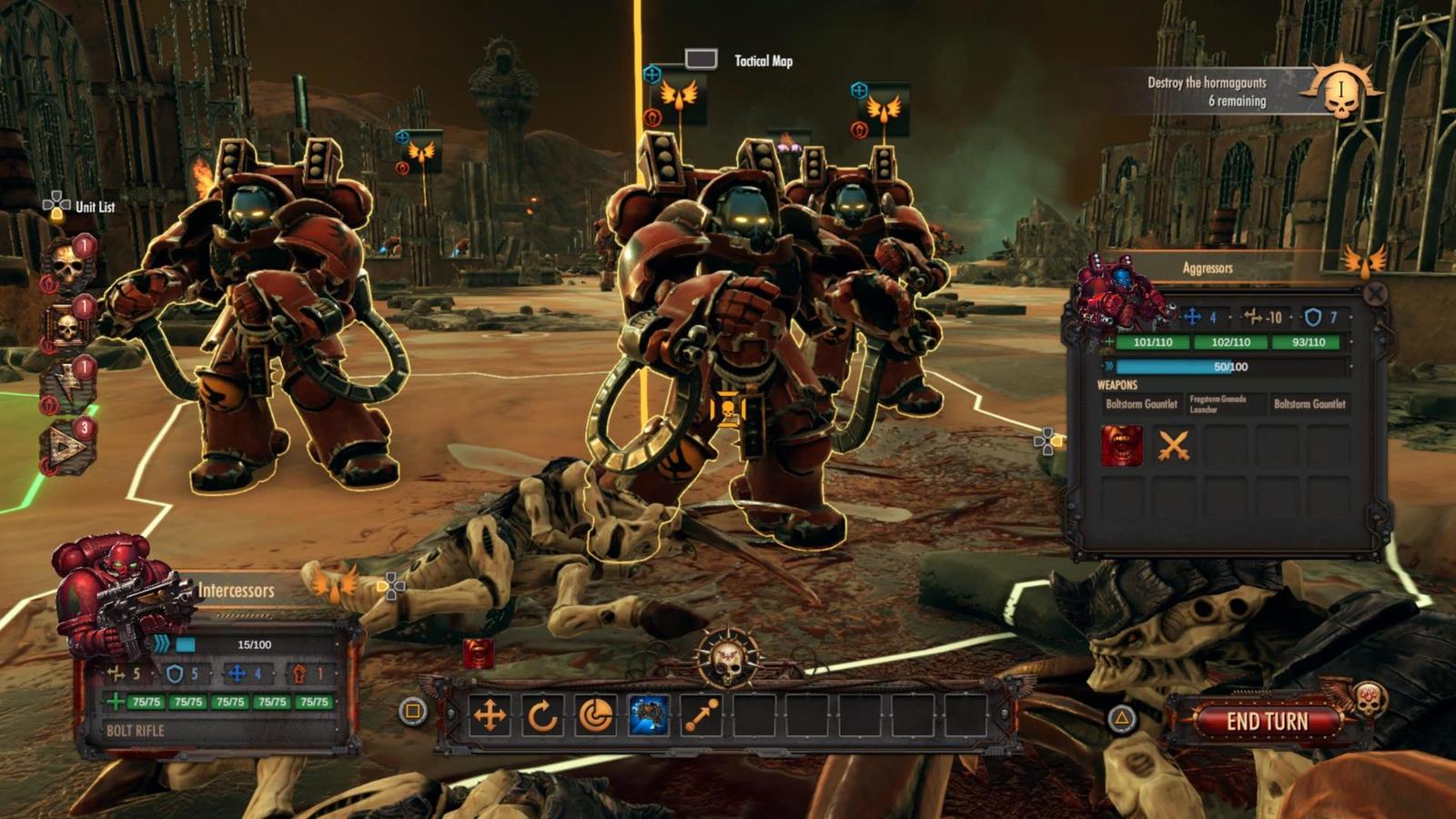Choose the radar overwatch arc action
The image size is (1456, 819).
(595, 716)
